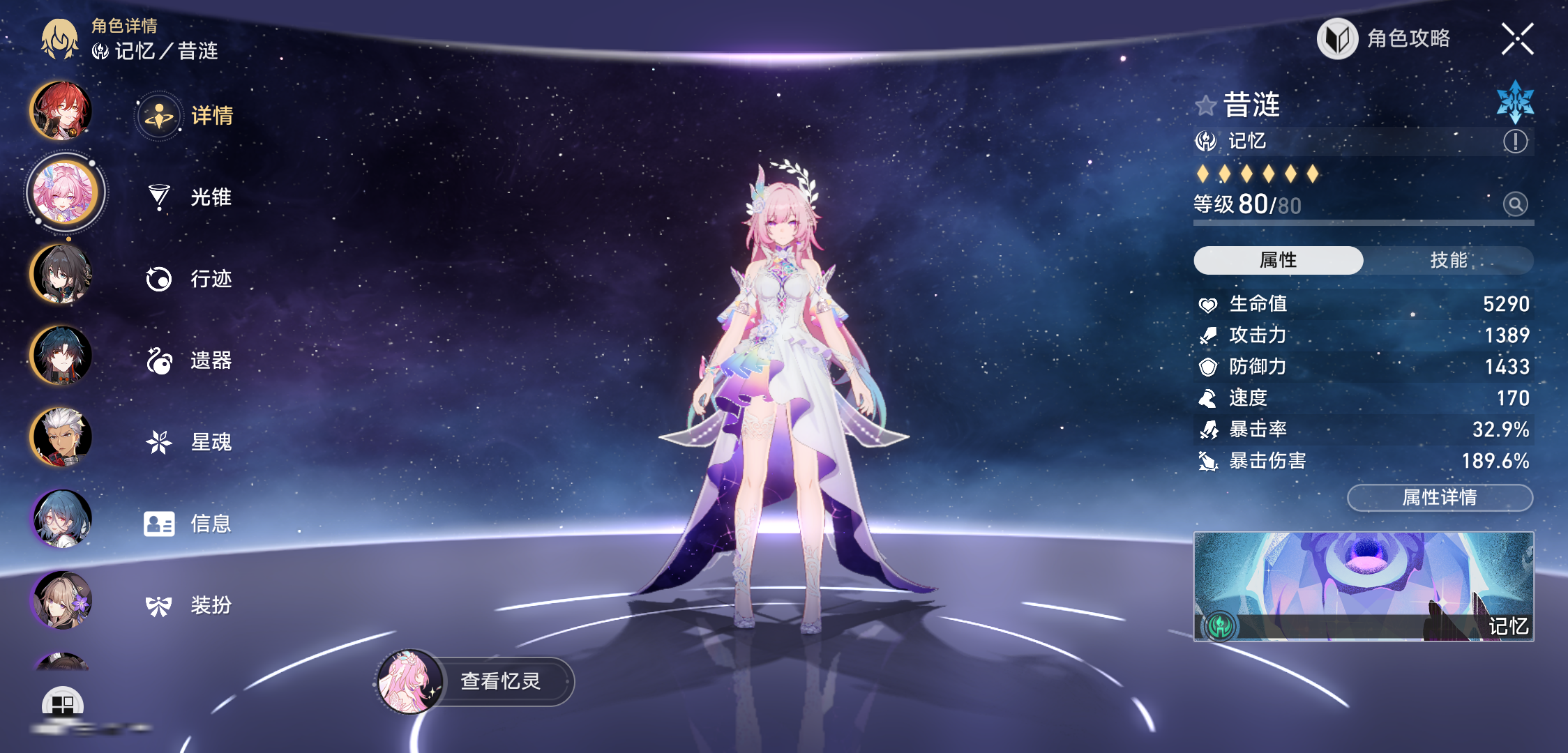Select the white-haired dark-skinned character portrait
The width and height of the screenshot is (1568, 753).
click(x=61, y=436)
